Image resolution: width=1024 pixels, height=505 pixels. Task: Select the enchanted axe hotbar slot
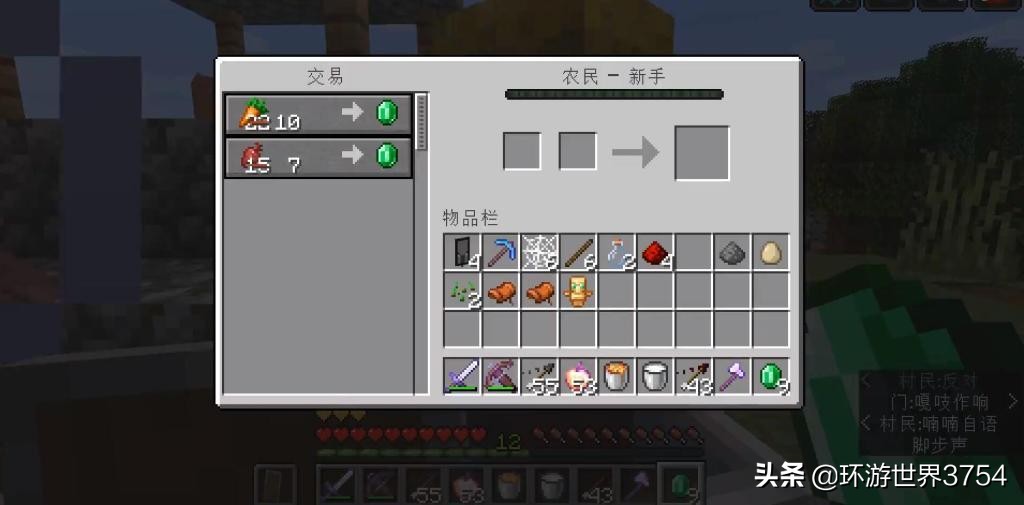pos(733,376)
